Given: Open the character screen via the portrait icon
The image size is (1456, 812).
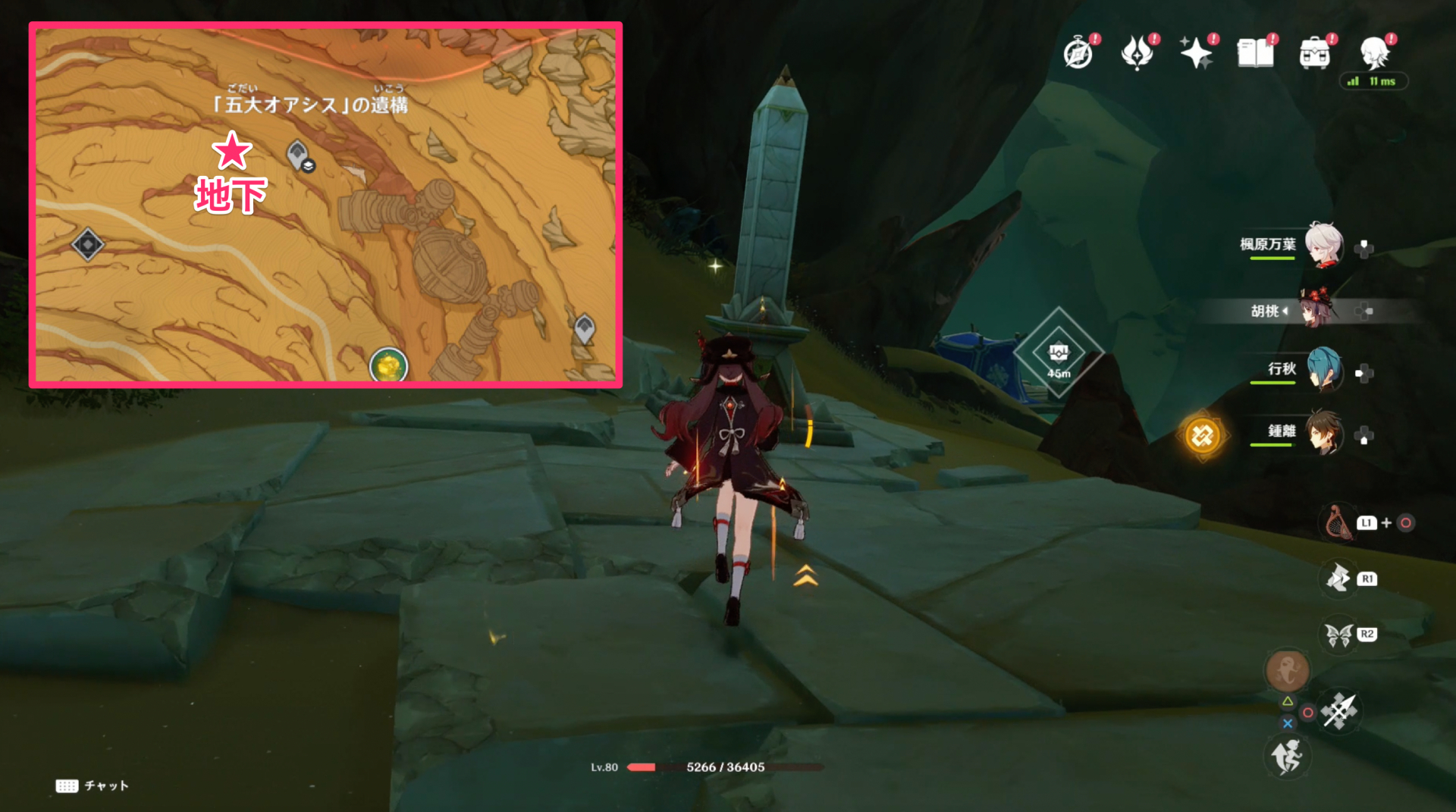Looking at the screenshot, I should (x=1374, y=53).
